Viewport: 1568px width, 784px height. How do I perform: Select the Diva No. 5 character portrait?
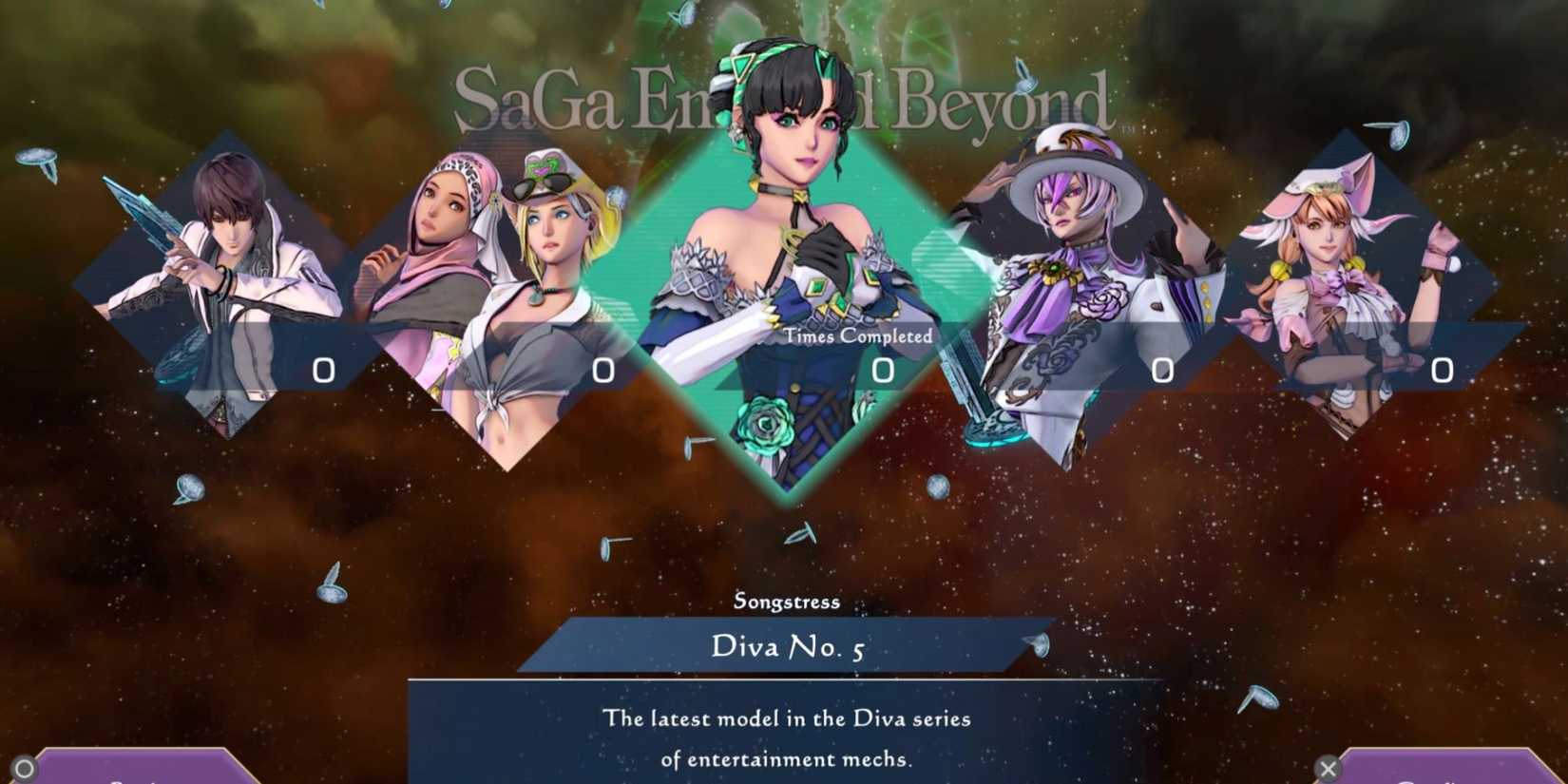[x=789, y=266]
